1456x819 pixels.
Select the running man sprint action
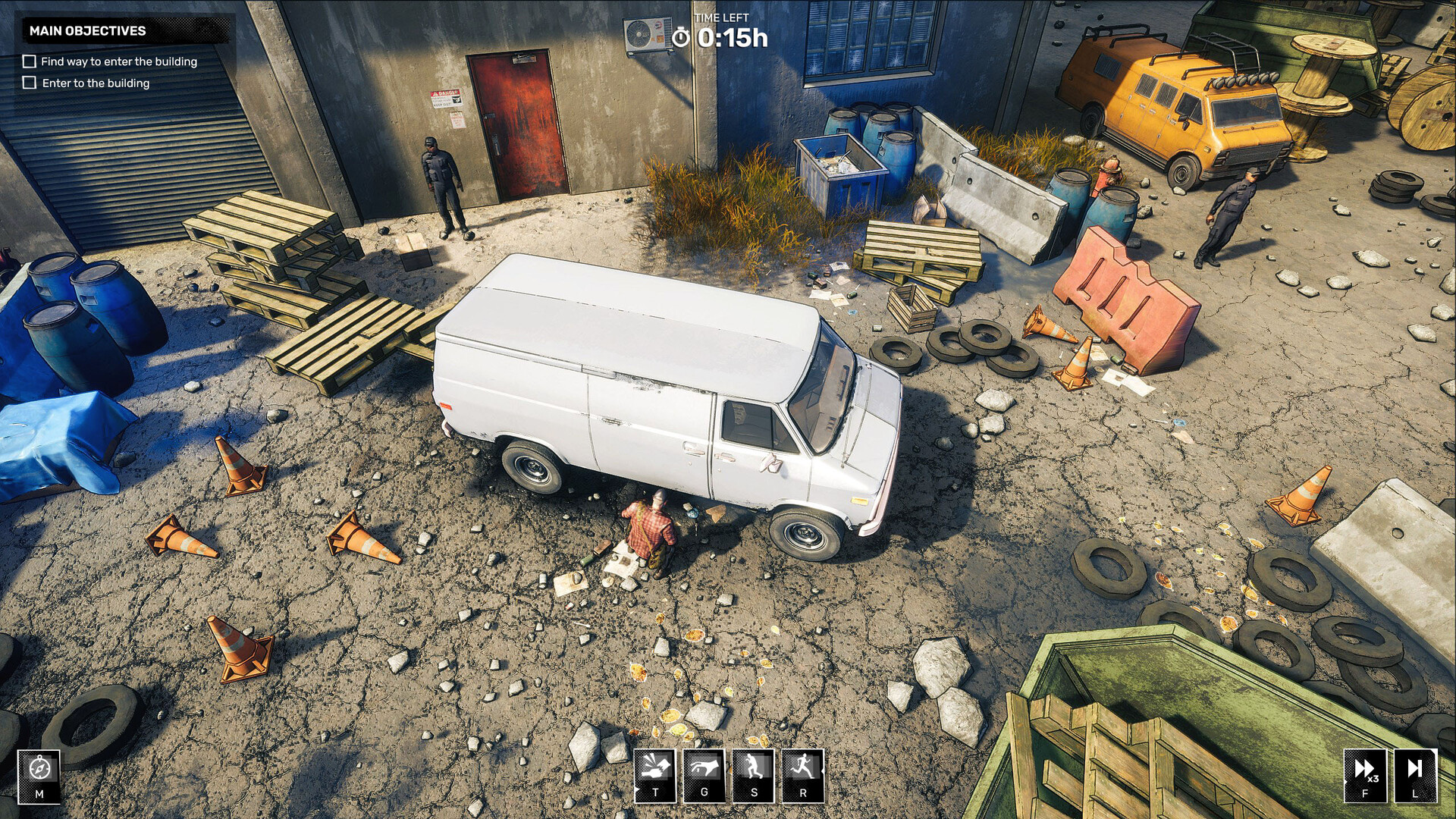pyautogui.click(x=803, y=775)
